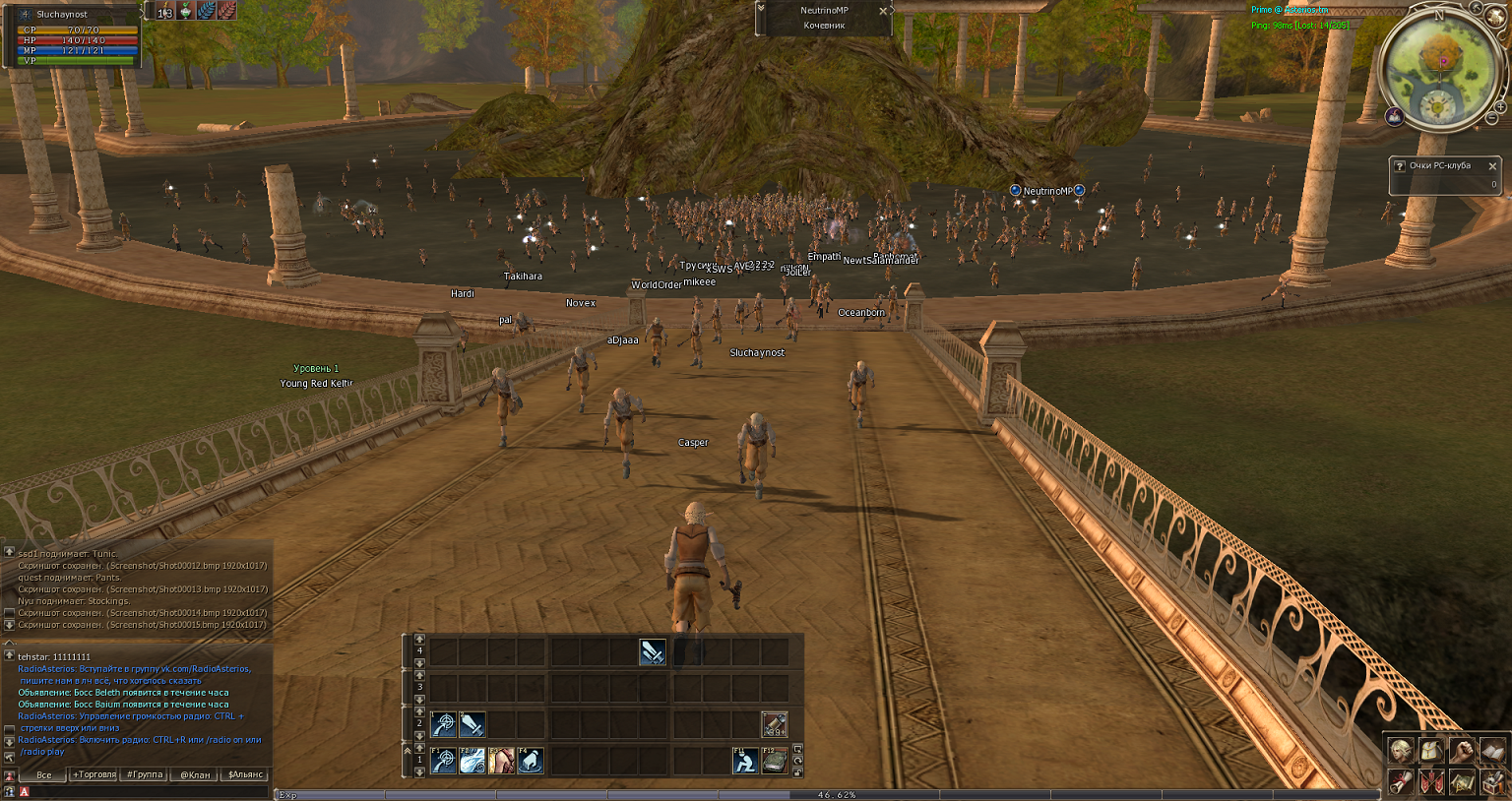Open the clan banners icon
This screenshot has width=1512, height=801.
pyautogui.click(x=1431, y=782)
